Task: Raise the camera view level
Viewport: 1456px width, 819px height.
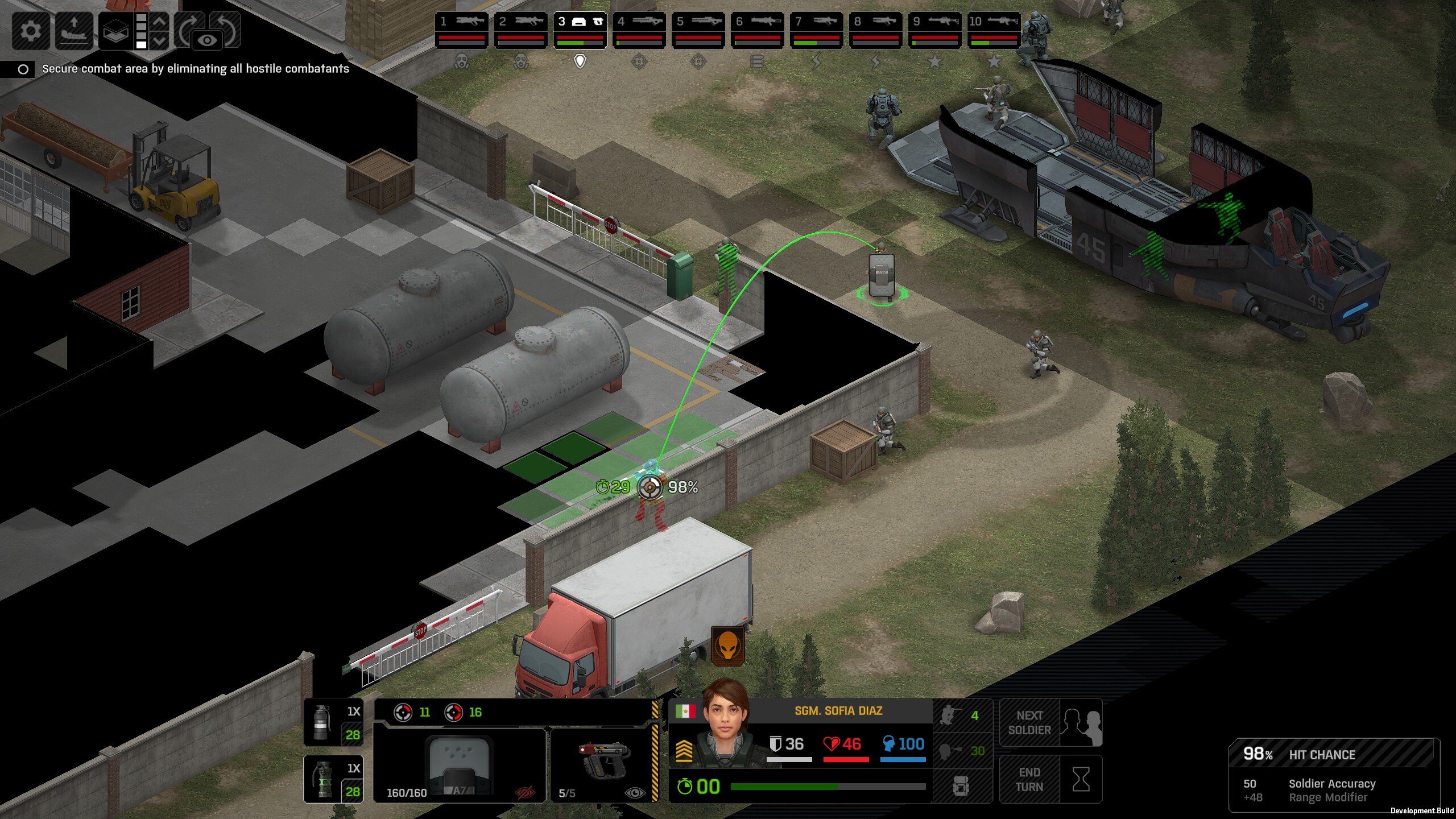Action: click(x=160, y=22)
